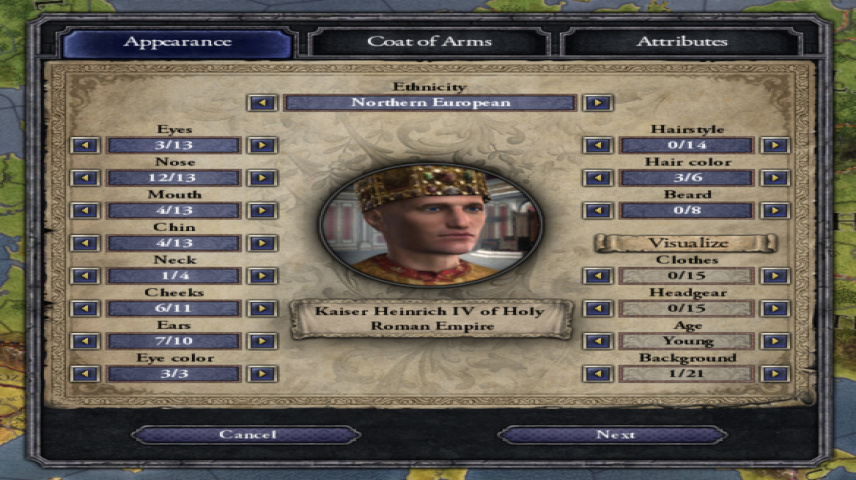Change Age to the next setting
Image resolution: width=856 pixels, height=480 pixels.
[774, 341]
